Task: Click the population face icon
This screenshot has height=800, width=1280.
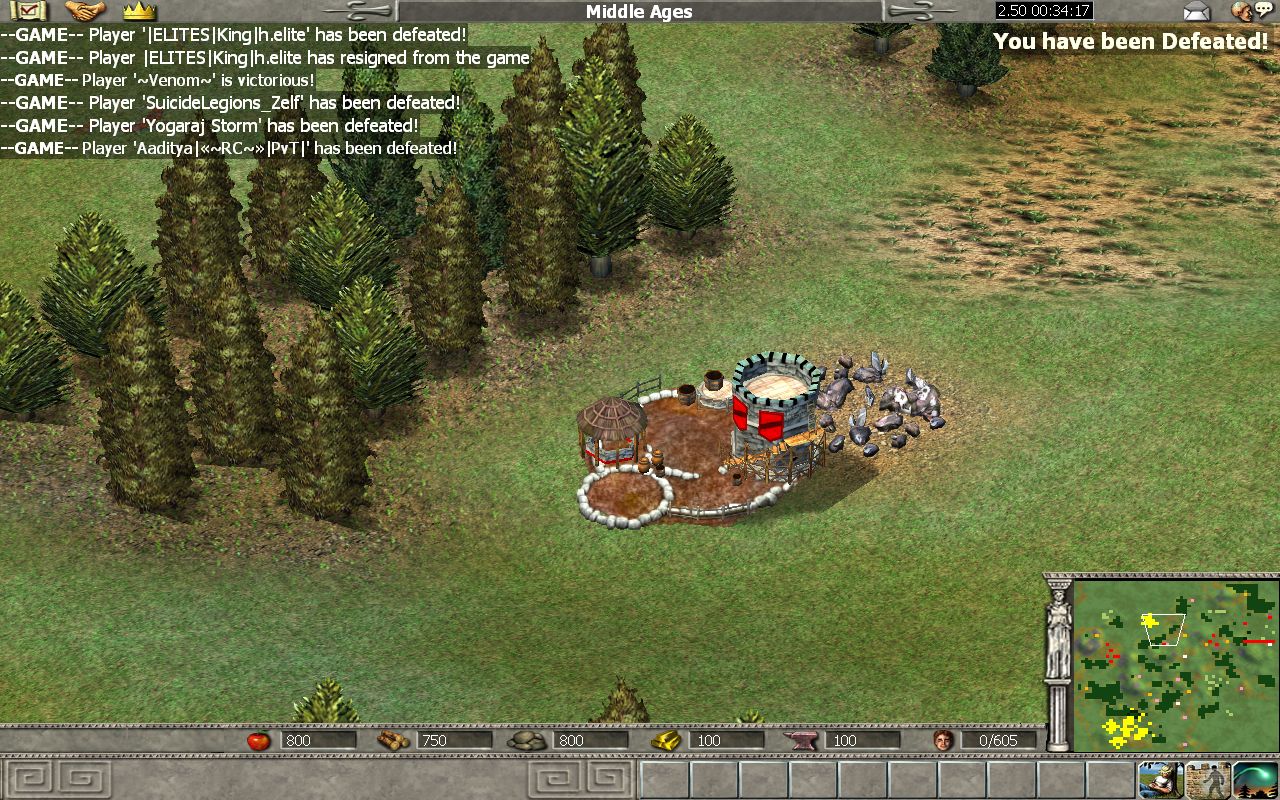Action: pyautogui.click(x=941, y=741)
